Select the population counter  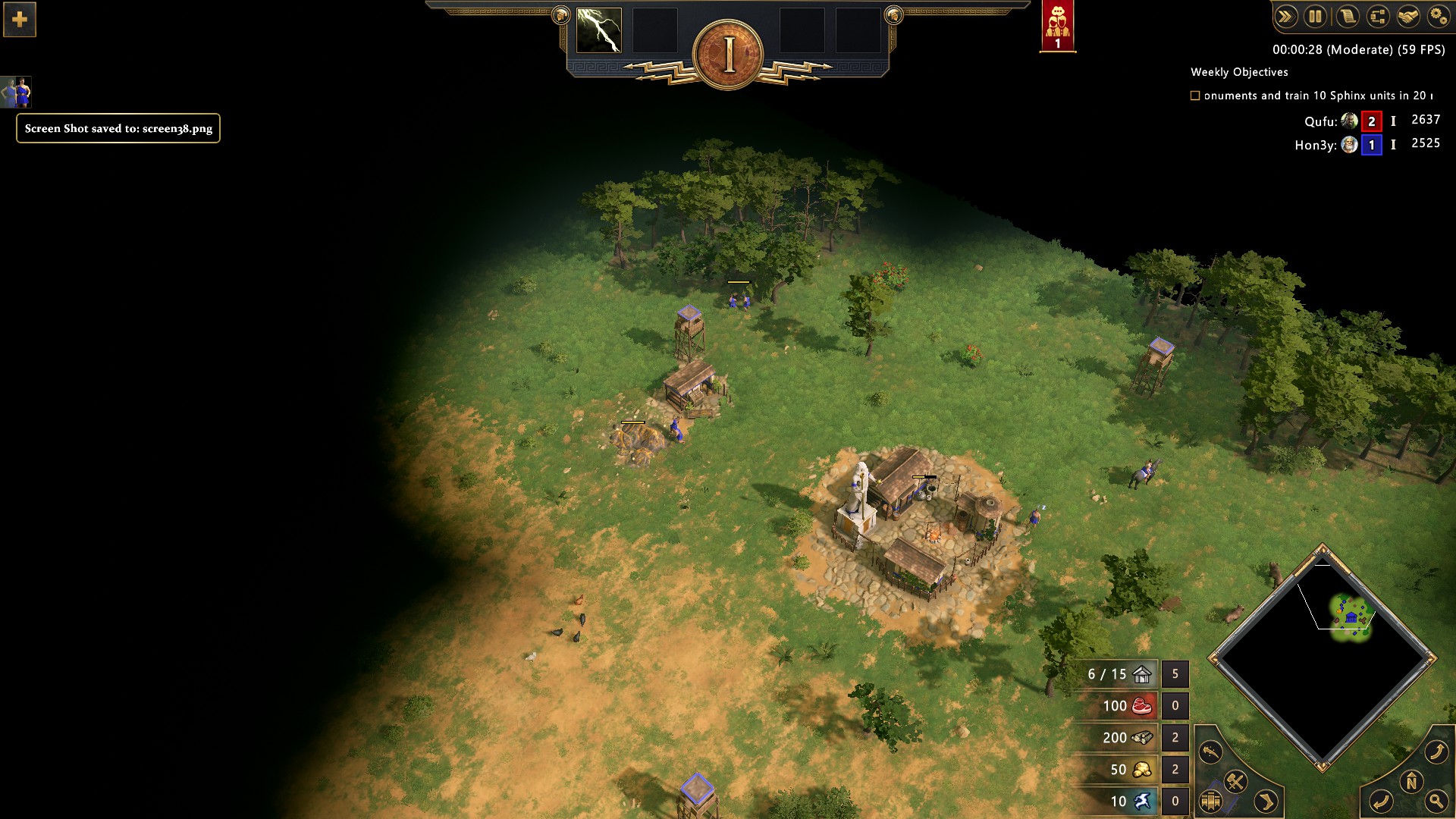[1119, 674]
